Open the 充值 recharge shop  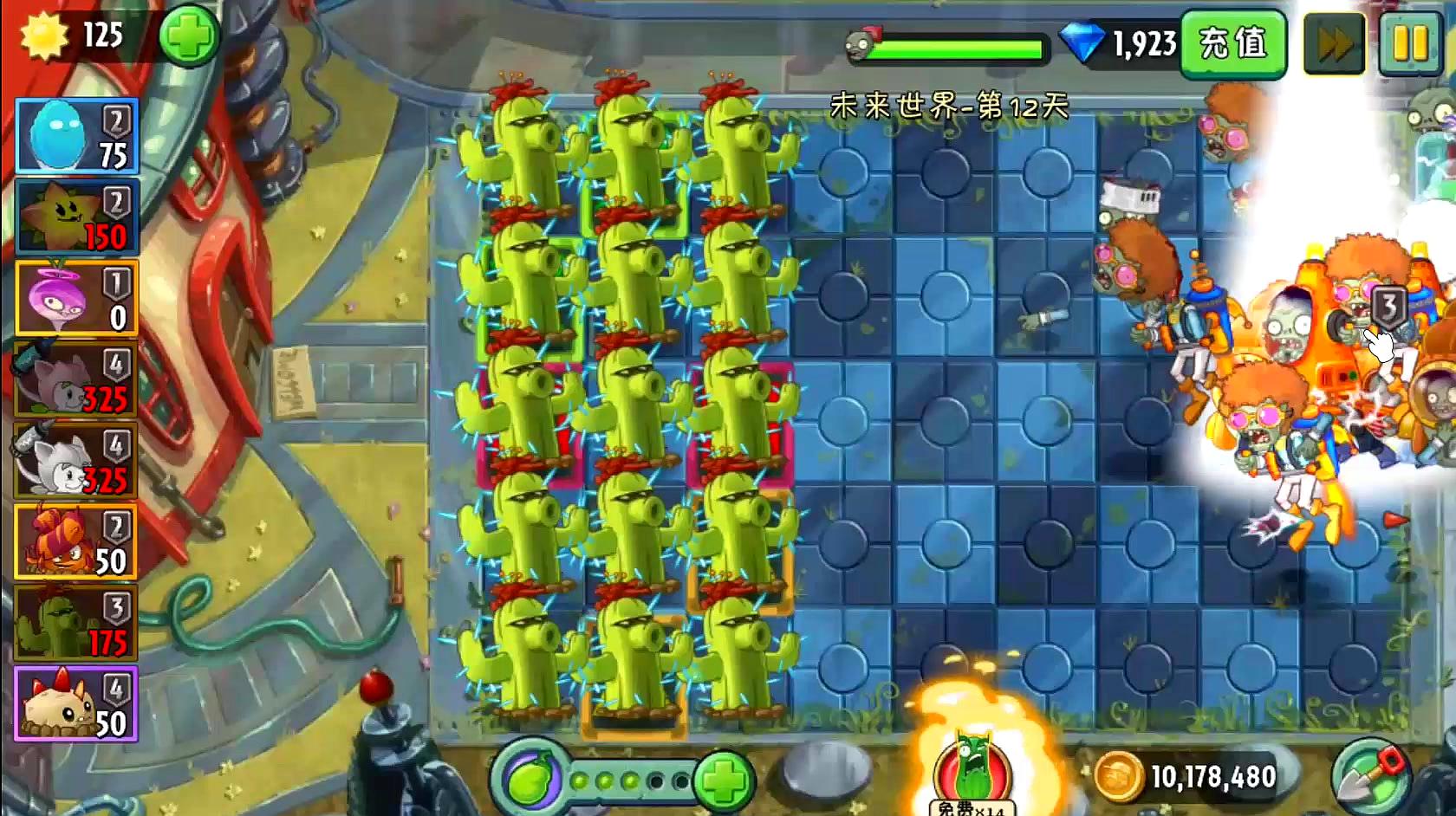(x=1233, y=43)
